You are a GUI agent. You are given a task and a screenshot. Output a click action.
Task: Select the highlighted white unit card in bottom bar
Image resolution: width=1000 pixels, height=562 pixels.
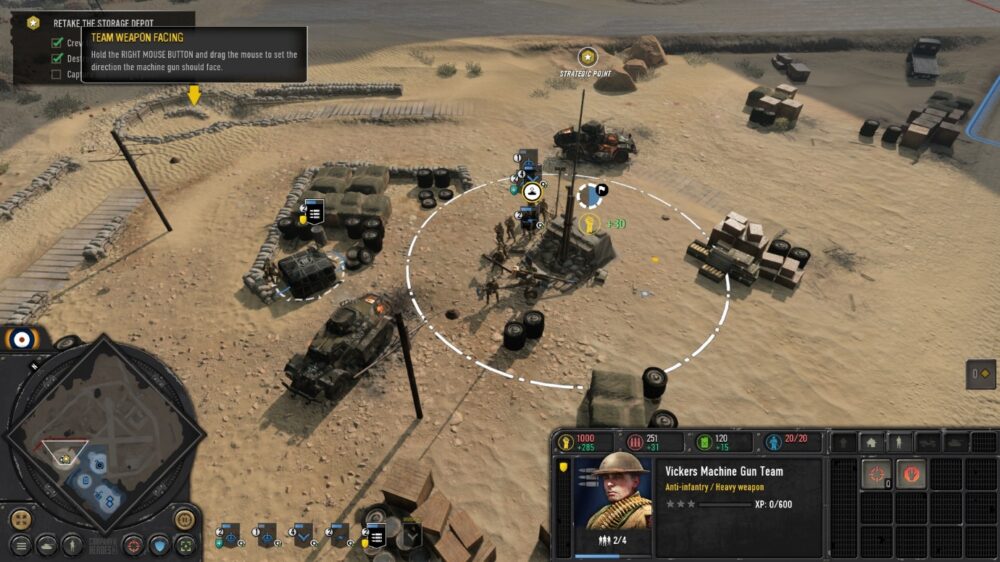point(376,537)
